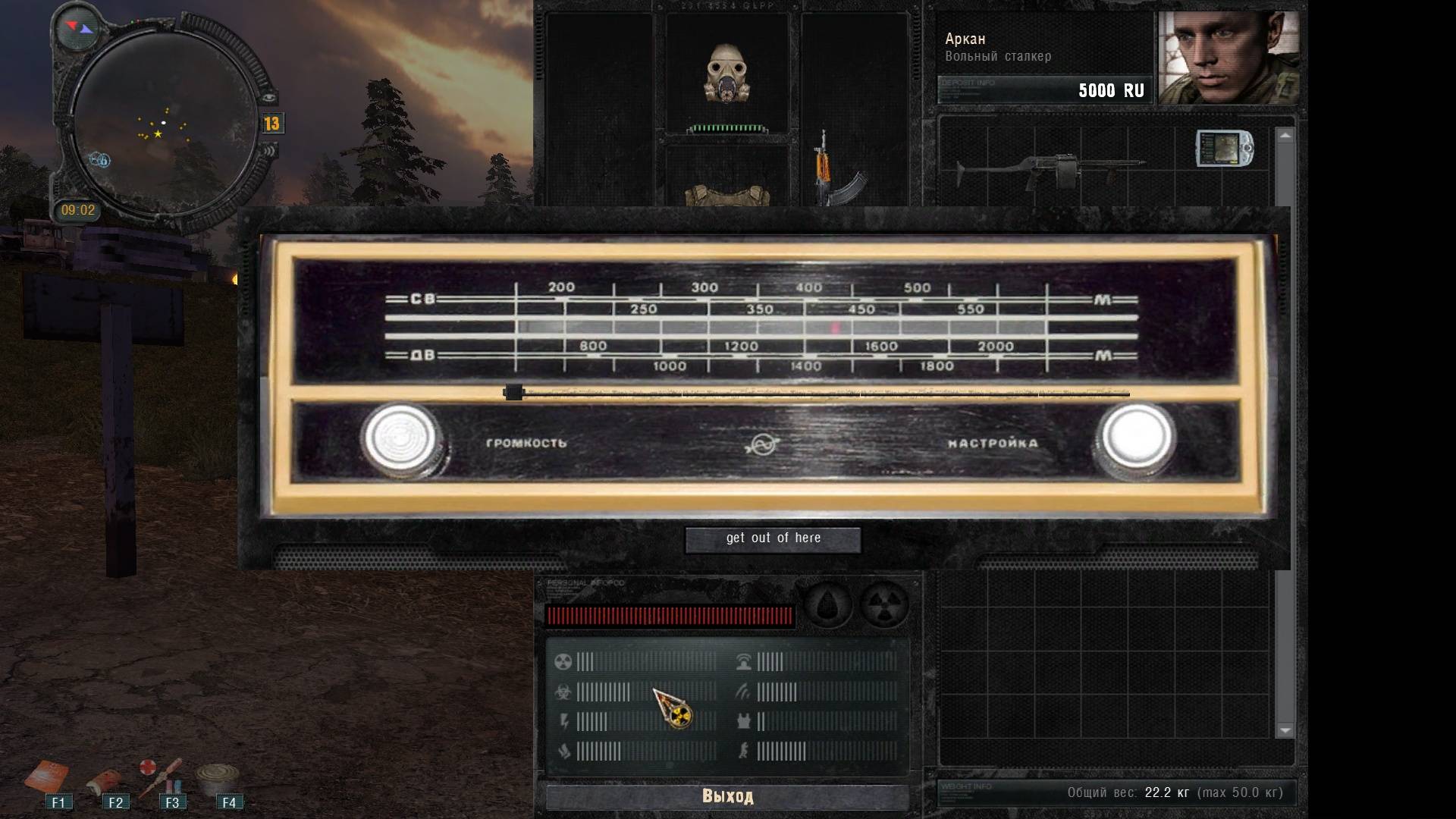
Task: Click the radiation trefoil status icon
Action: coord(884,605)
